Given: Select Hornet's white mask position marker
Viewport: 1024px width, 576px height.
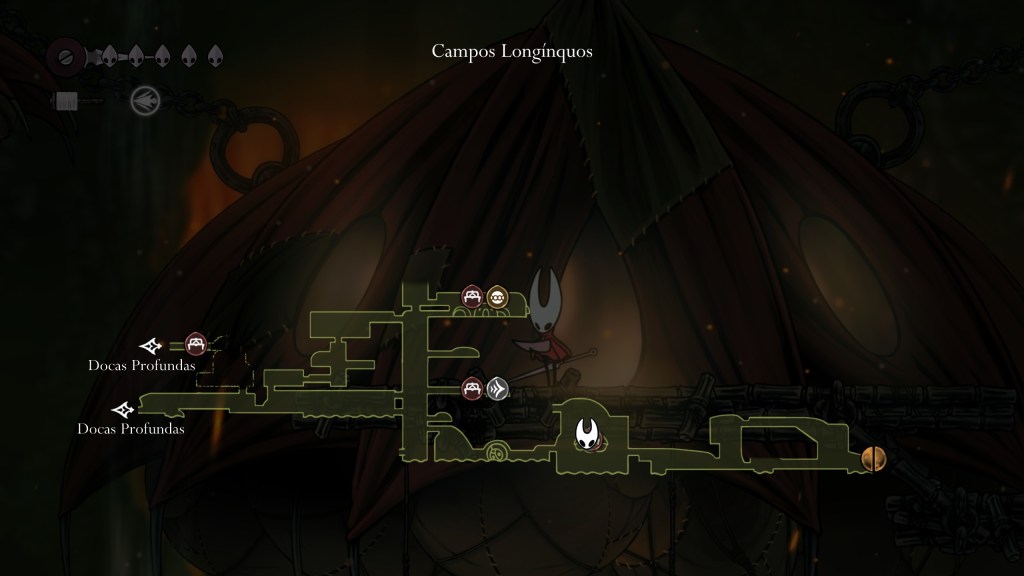Looking at the screenshot, I should pyautogui.click(x=587, y=433).
